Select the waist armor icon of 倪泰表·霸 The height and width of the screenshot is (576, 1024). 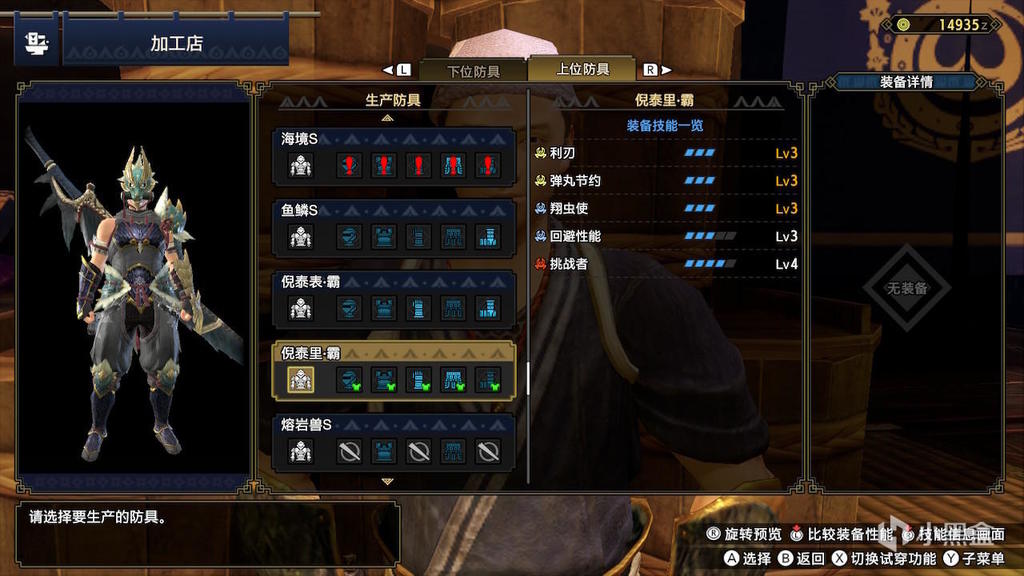(453, 308)
